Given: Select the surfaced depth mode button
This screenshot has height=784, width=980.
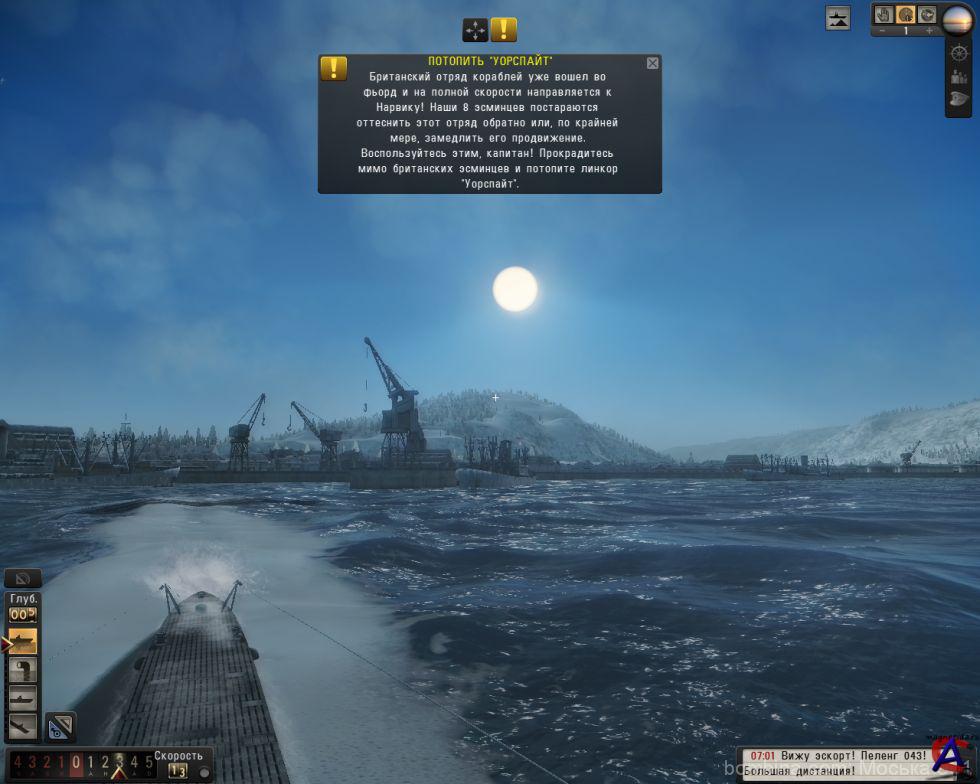Looking at the screenshot, I should point(22,641).
